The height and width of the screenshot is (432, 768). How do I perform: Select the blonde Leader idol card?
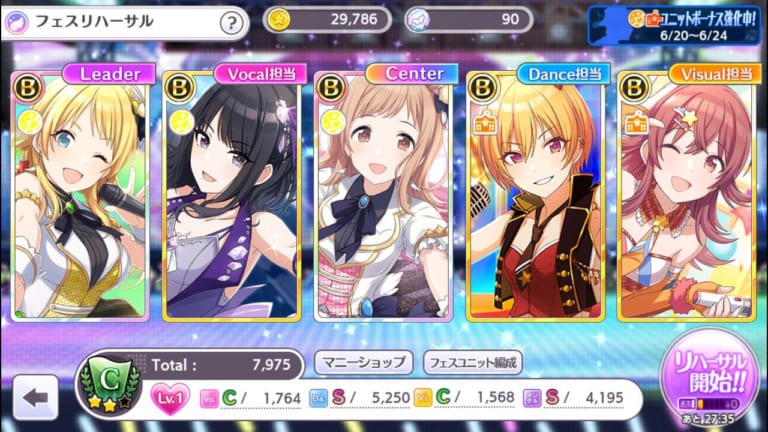(83, 195)
